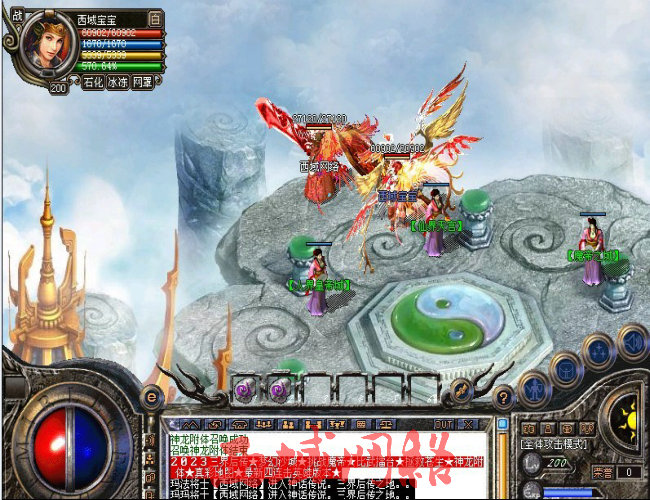650x500 pixels.
Task: Click the 战 badge beside the portrait
Action: pos(12,18)
